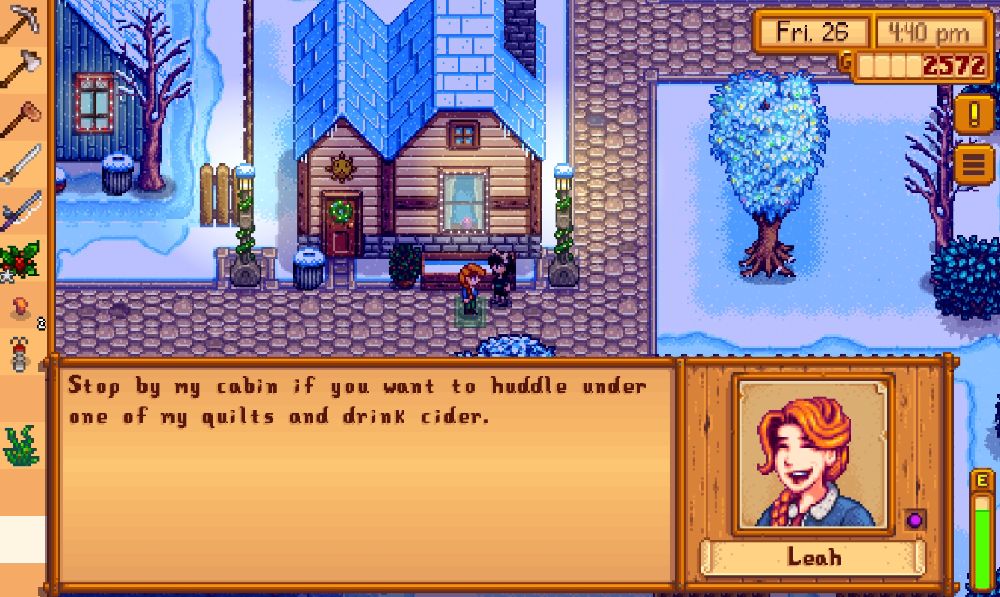Advance Leah's dialogue by clicking the text box

[x=362, y=470]
